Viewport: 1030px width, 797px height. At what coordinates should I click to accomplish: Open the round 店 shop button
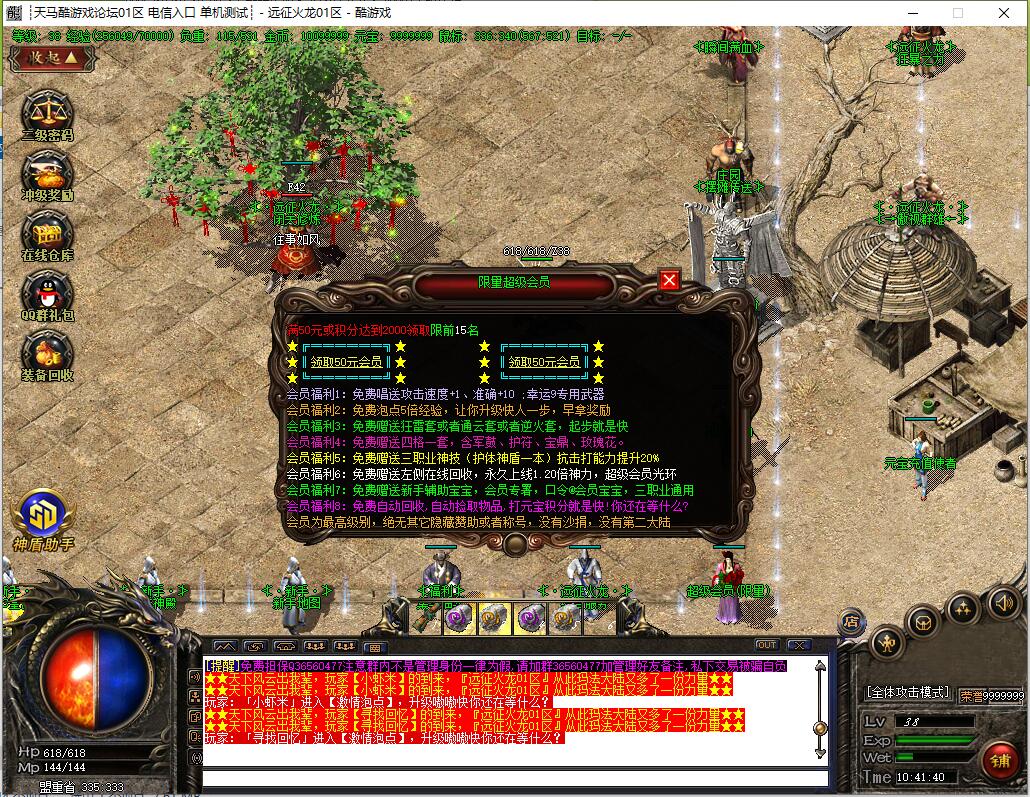click(851, 621)
